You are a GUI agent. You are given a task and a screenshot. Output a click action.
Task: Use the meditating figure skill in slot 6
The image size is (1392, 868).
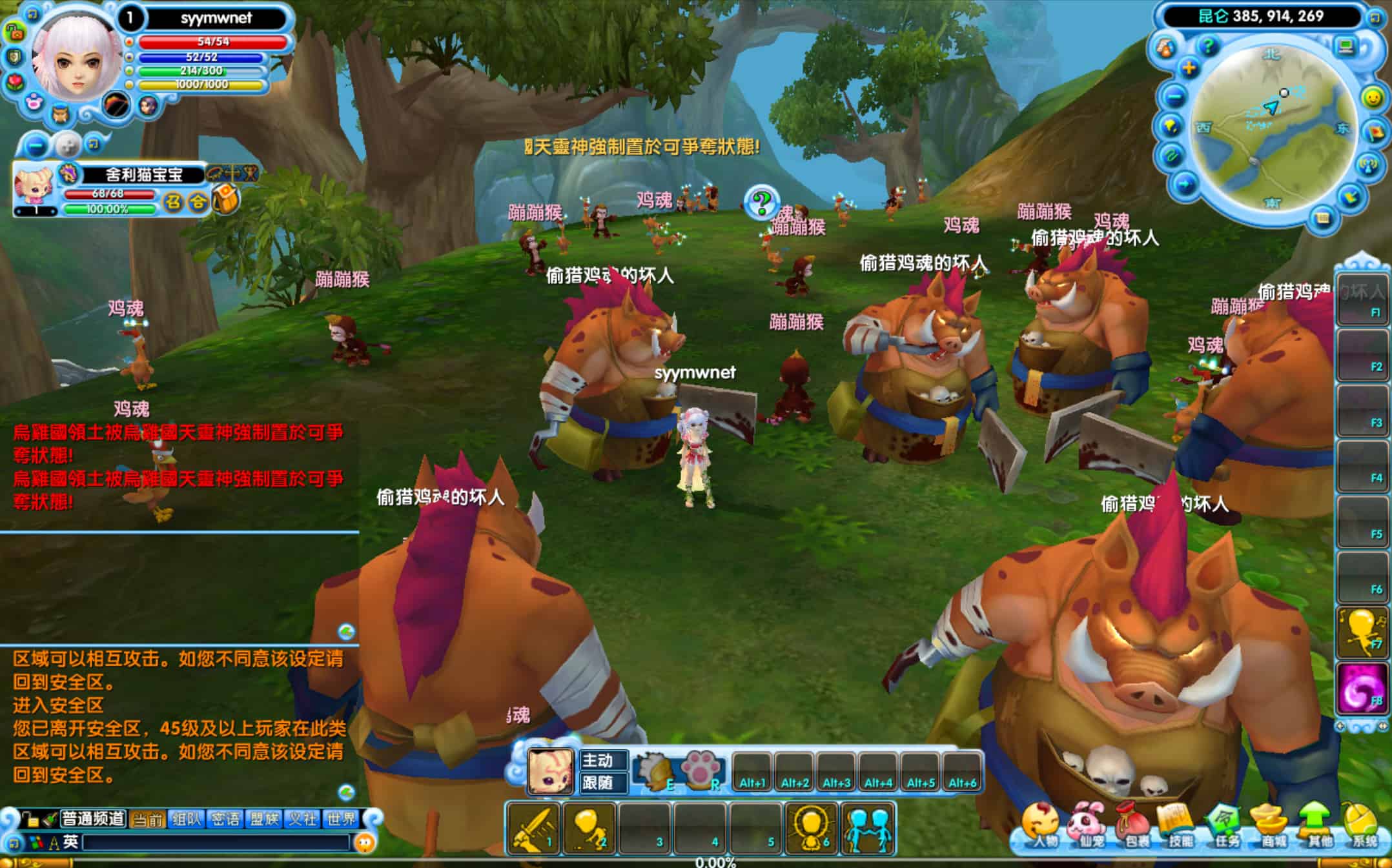(812, 828)
